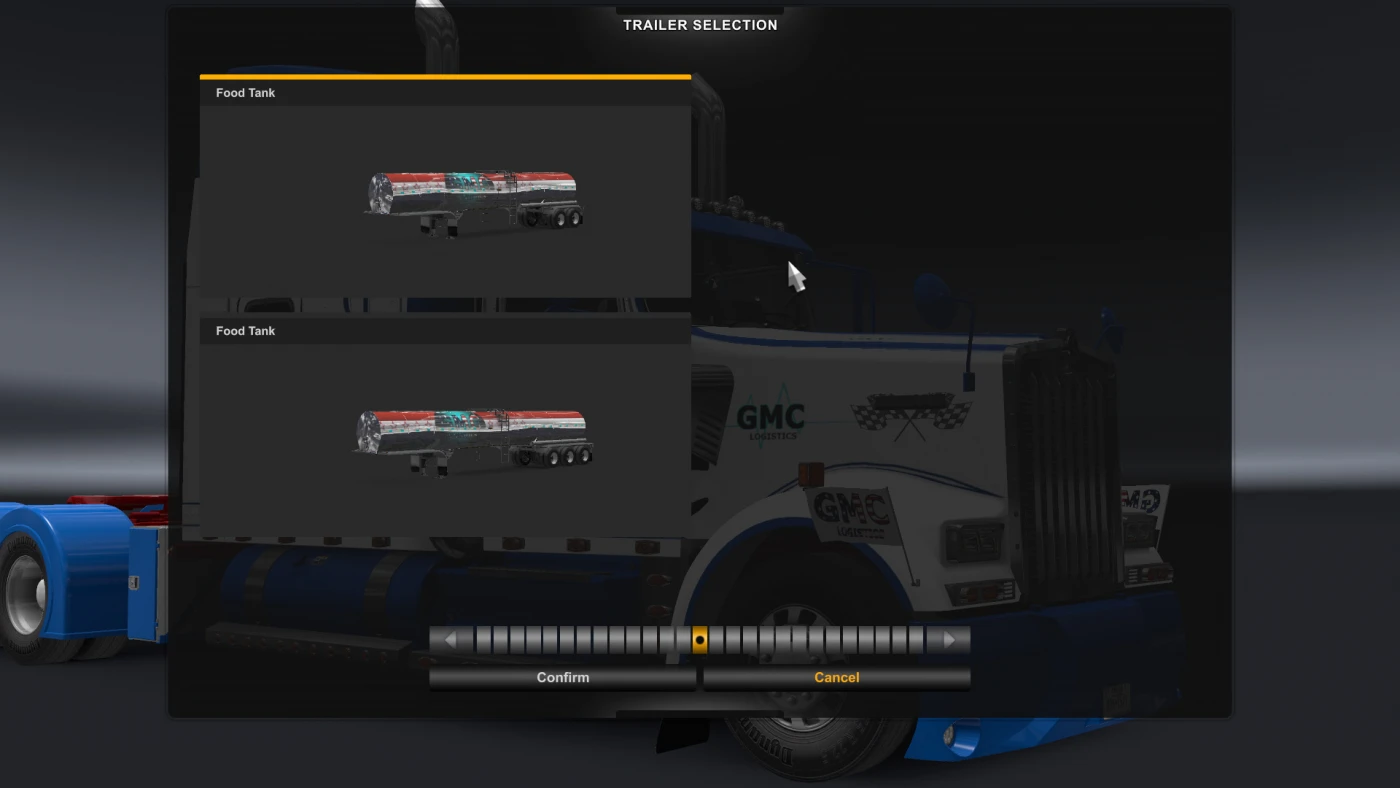Open the next page of trailers via right chevron
Image resolution: width=1400 pixels, height=788 pixels.
[948, 639]
